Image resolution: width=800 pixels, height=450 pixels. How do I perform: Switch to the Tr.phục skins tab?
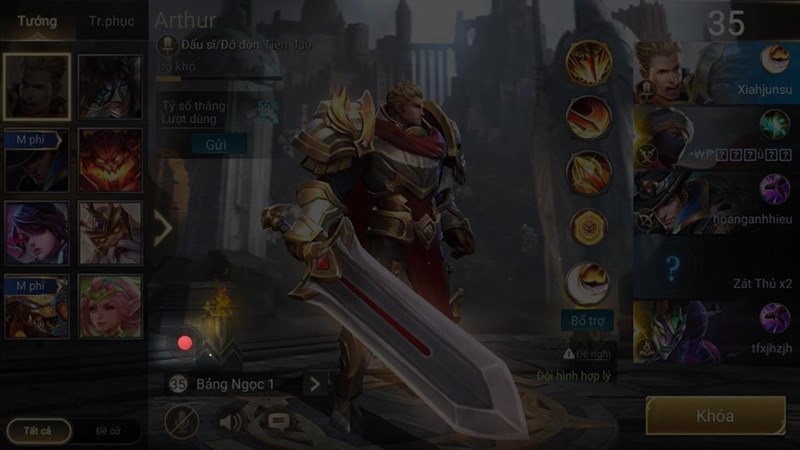[109, 21]
